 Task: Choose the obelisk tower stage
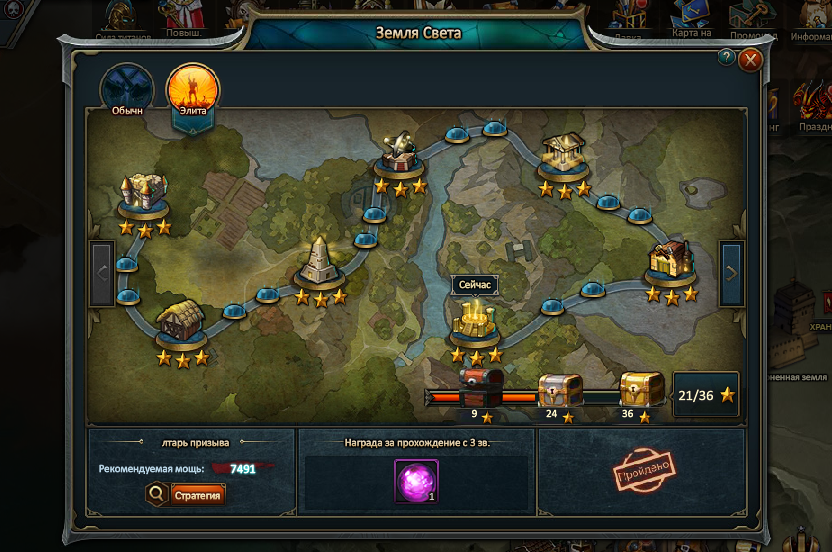pos(320,263)
